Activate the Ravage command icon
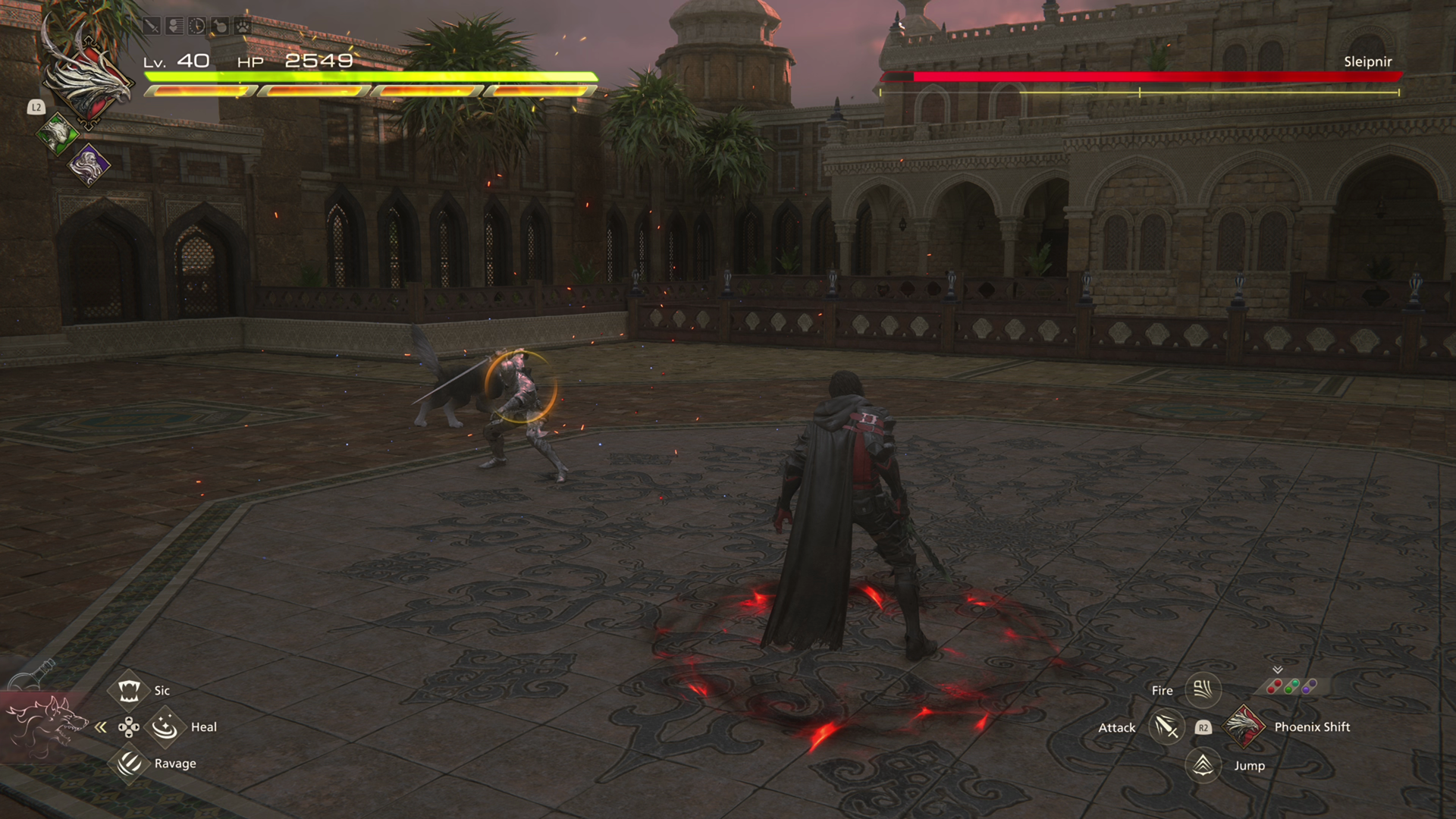This screenshot has width=1456, height=819. pos(128,763)
